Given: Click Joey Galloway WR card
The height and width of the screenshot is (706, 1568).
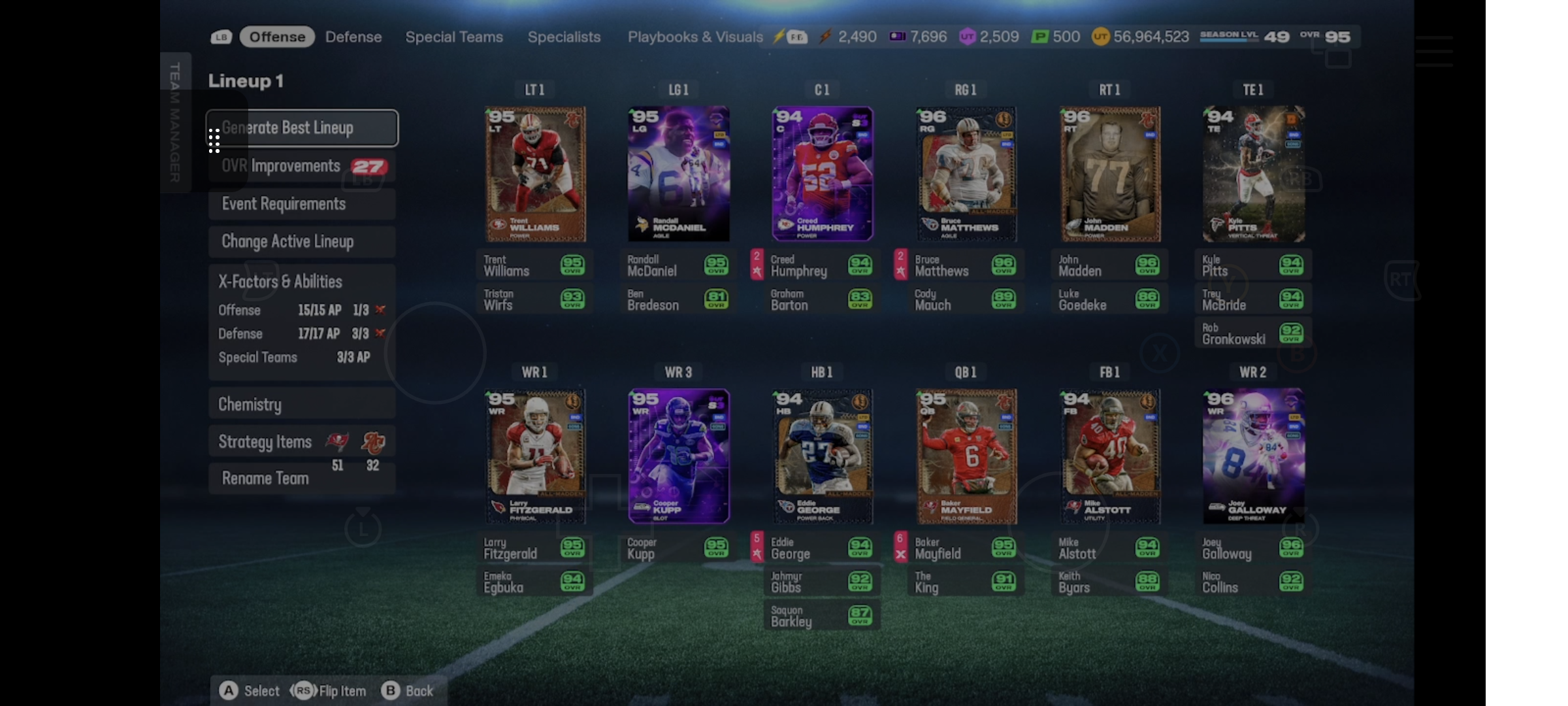Looking at the screenshot, I should 1253,456.
